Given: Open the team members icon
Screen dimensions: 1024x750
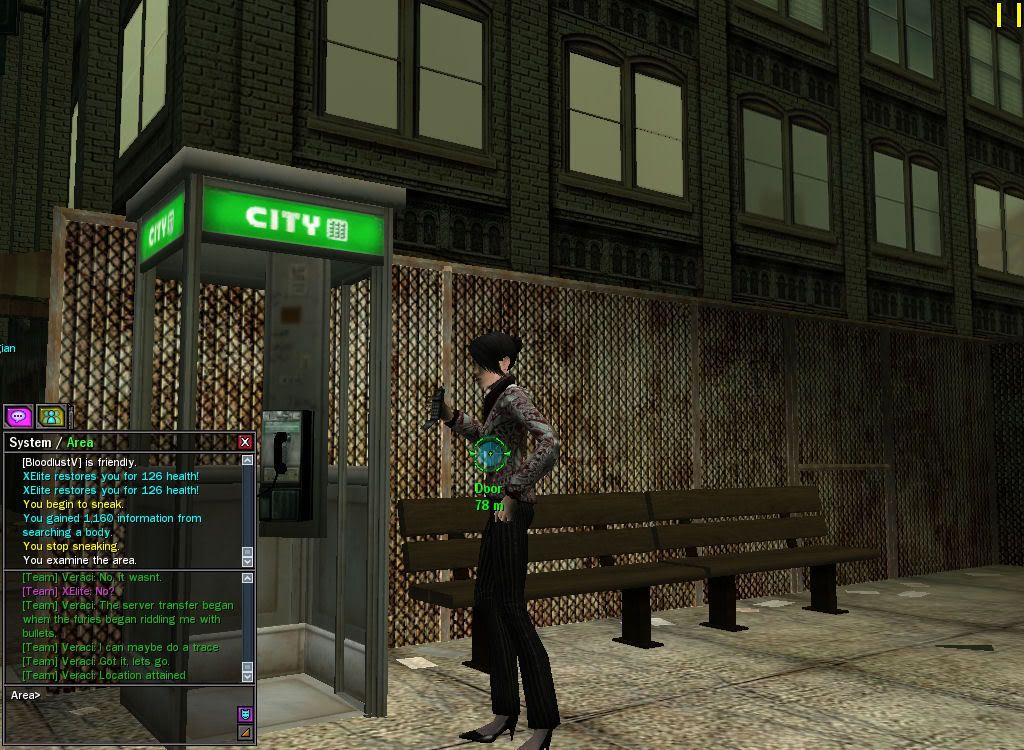Looking at the screenshot, I should pyautogui.click(x=51, y=416).
